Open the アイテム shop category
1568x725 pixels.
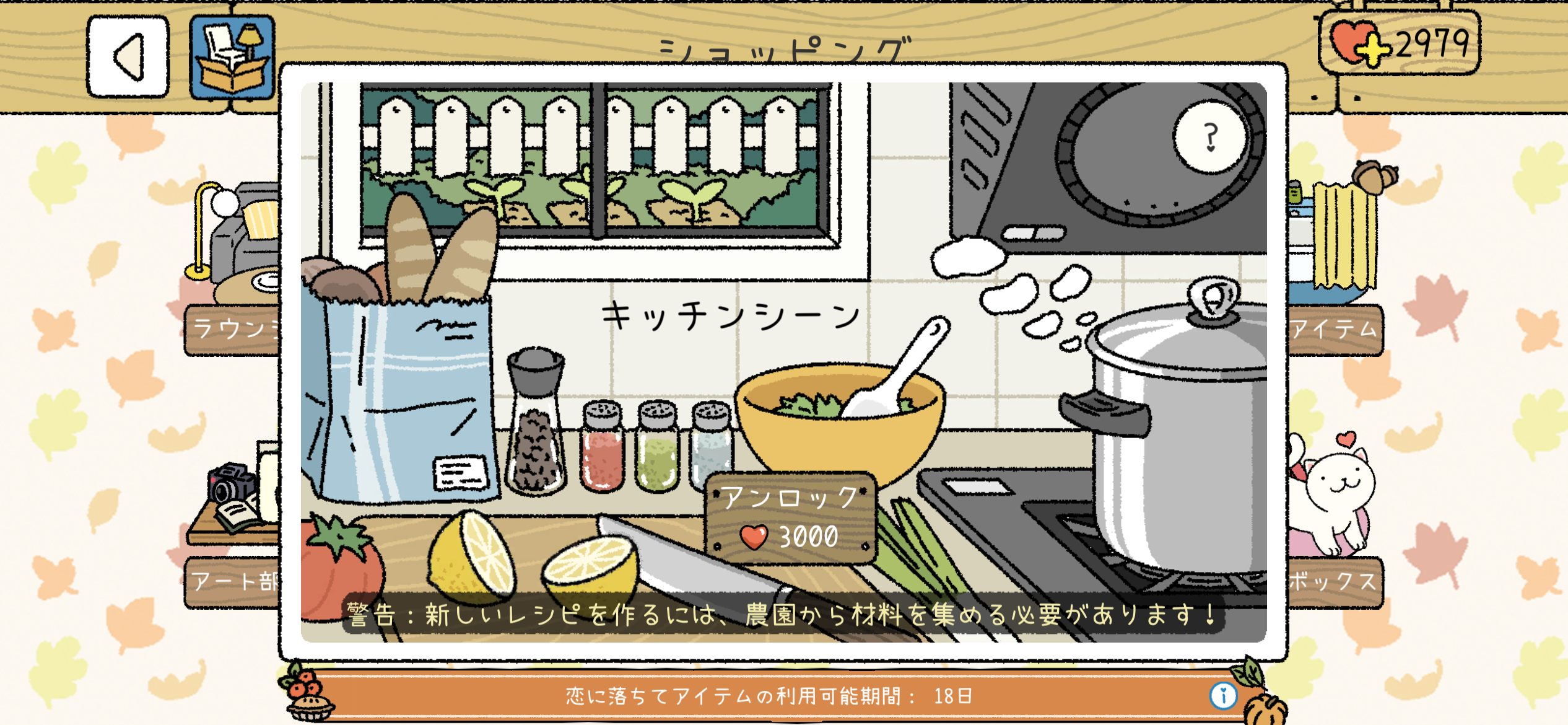point(1335,328)
